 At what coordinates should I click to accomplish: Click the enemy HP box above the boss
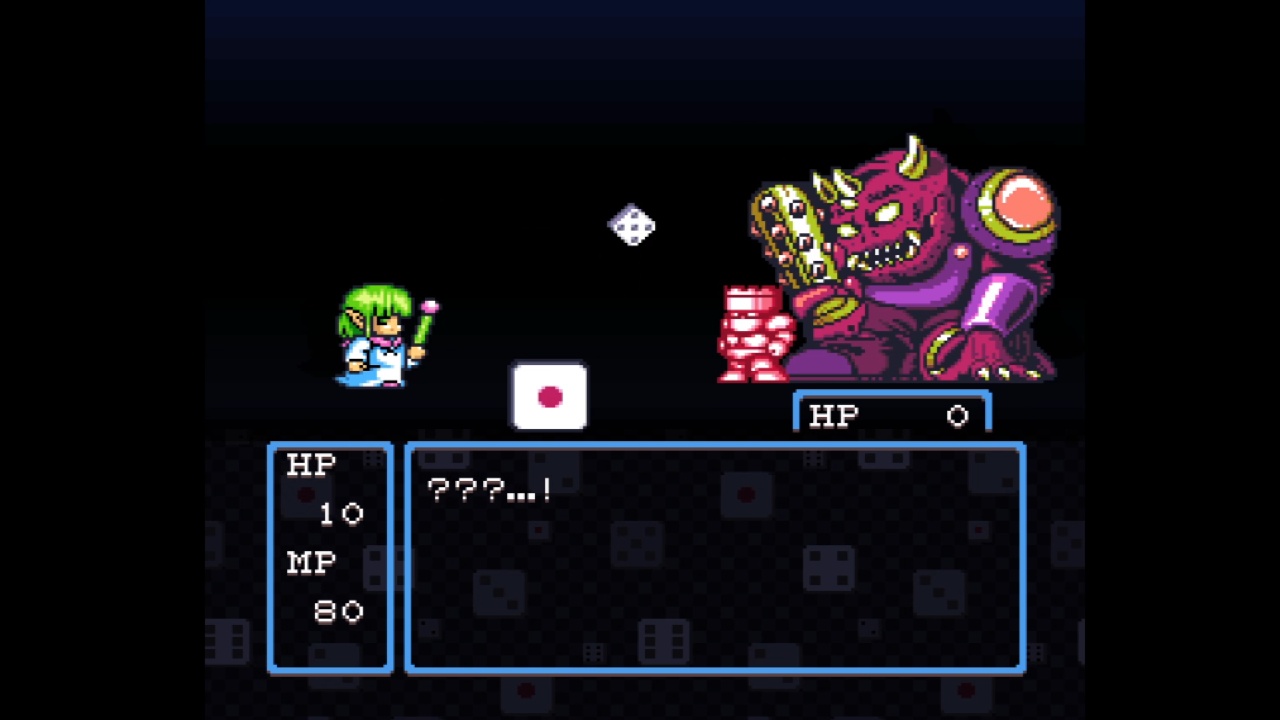pyautogui.click(x=890, y=414)
